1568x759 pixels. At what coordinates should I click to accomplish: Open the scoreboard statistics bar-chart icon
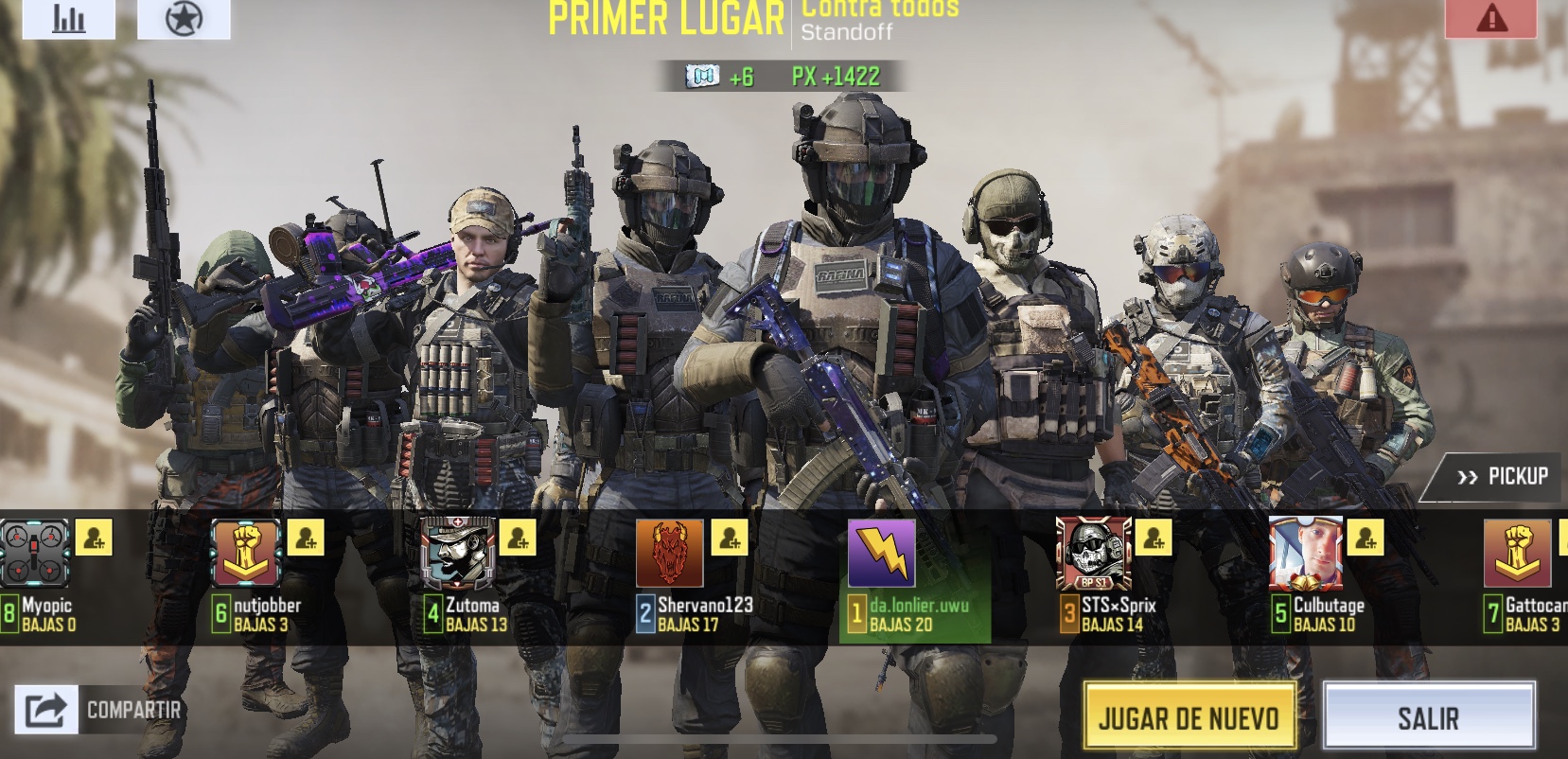(x=68, y=19)
